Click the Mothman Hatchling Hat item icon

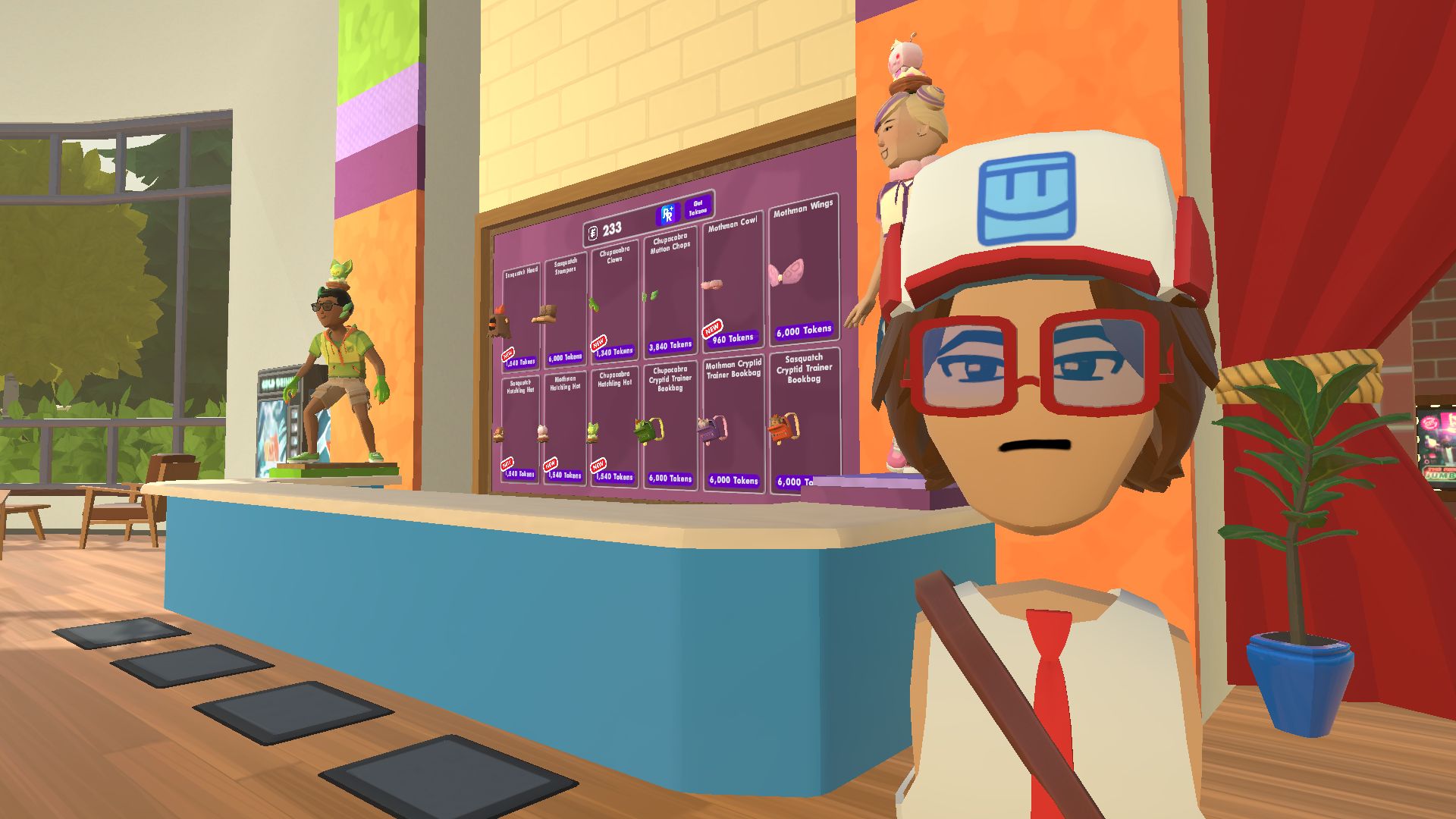pos(541,433)
